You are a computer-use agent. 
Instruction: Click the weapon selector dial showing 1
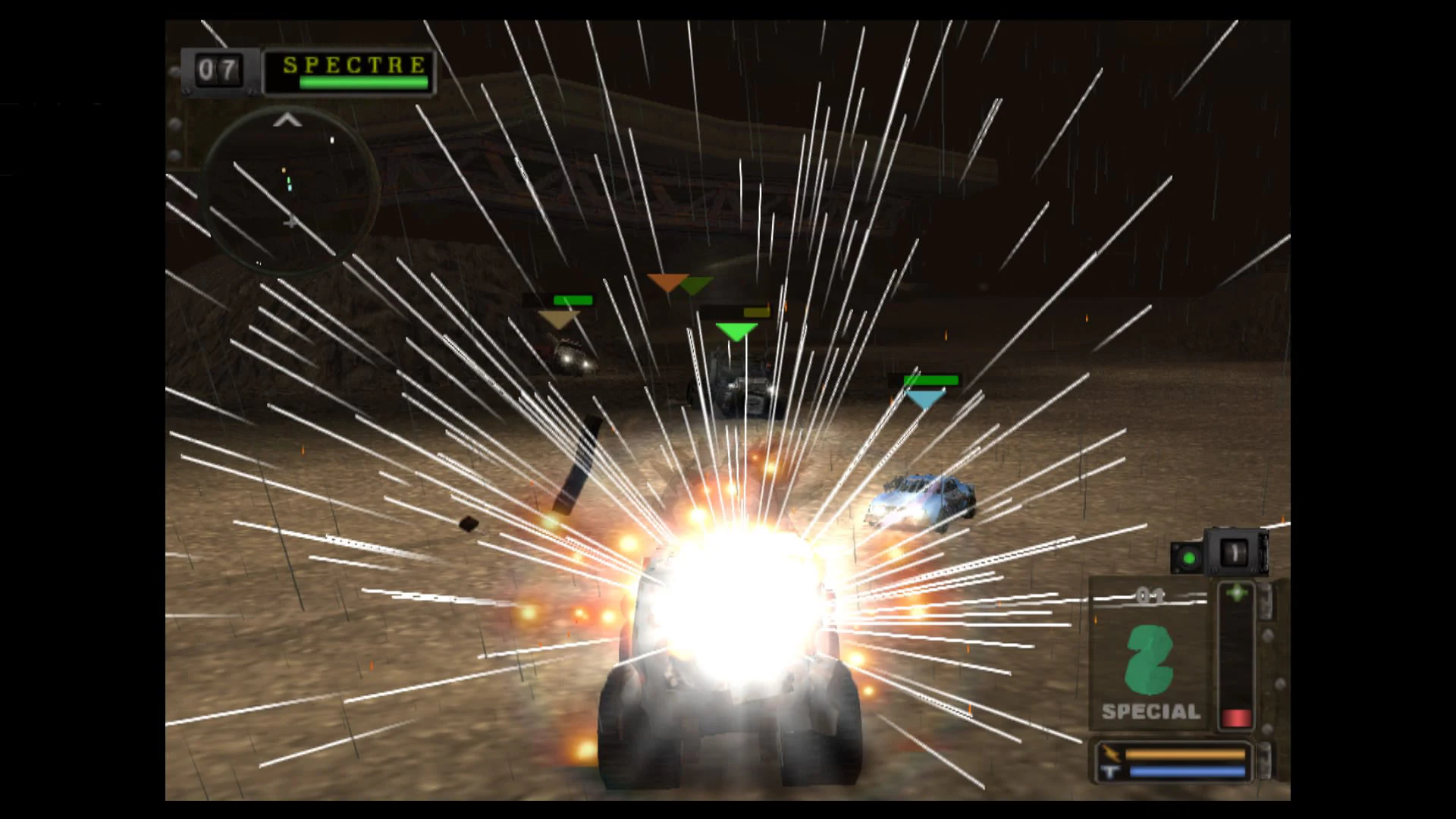tap(1235, 551)
